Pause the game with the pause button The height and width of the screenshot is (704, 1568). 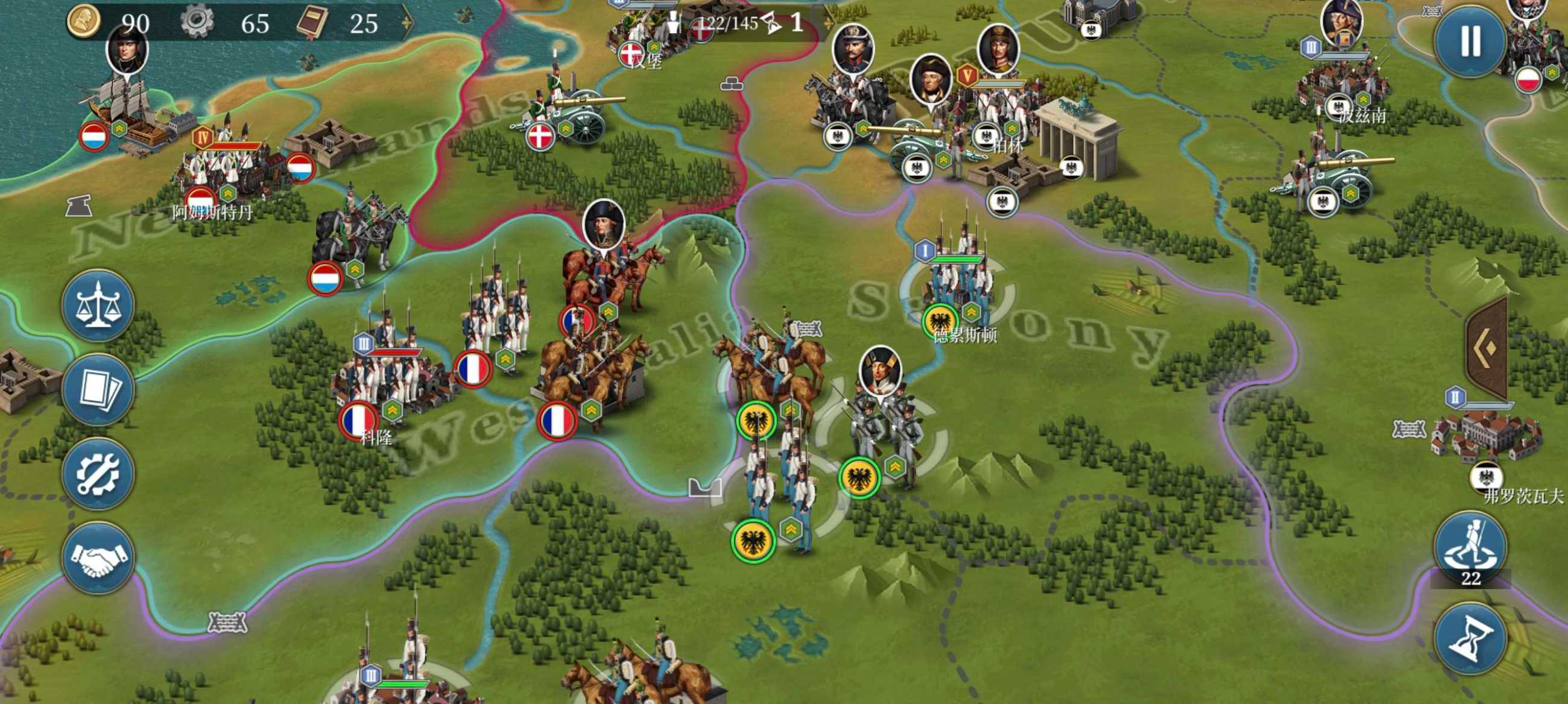pos(1471,42)
